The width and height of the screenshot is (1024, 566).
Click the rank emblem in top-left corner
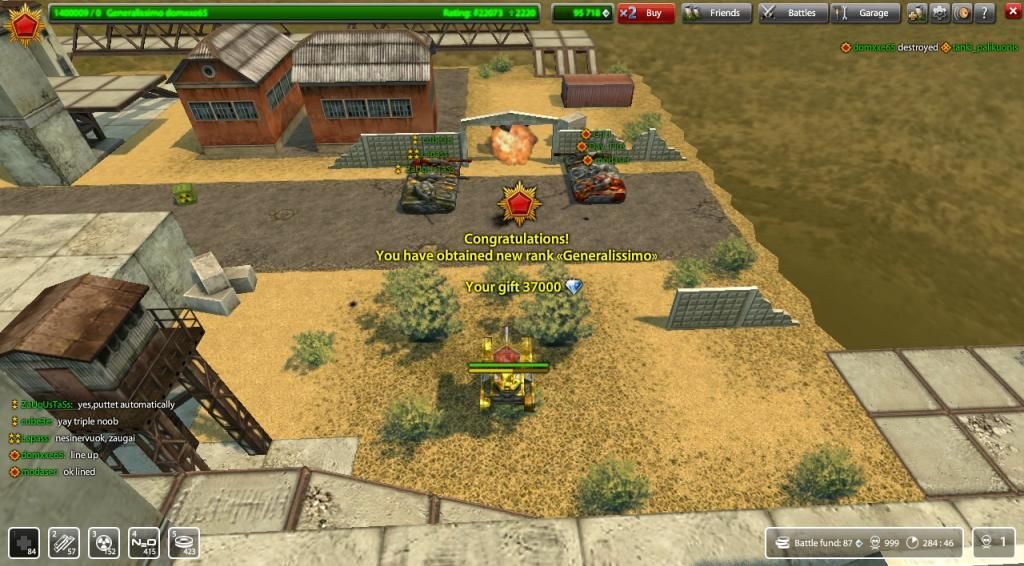point(23,24)
